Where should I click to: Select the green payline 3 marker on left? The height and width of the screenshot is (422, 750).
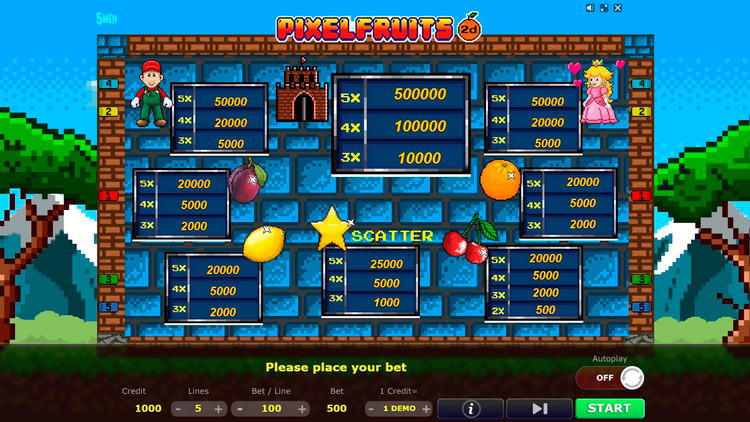click(x=110, y=279)
